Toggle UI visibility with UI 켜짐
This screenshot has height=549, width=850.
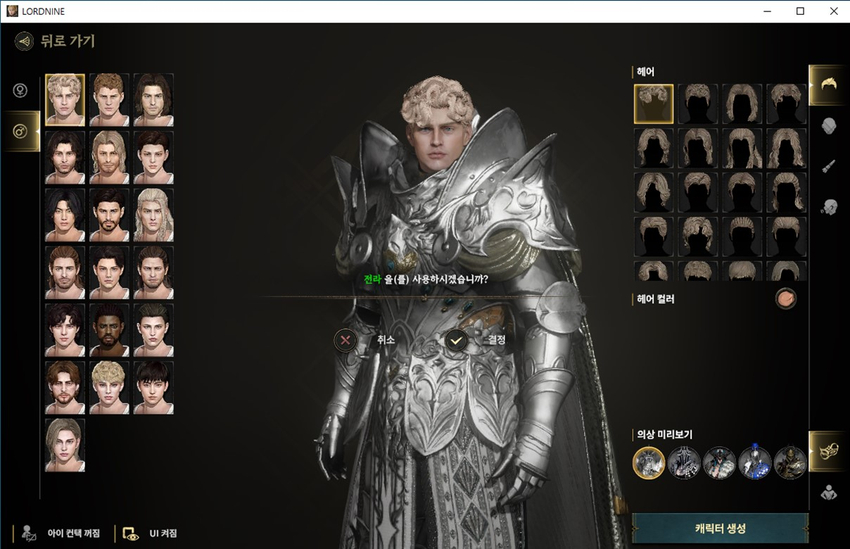148,533
